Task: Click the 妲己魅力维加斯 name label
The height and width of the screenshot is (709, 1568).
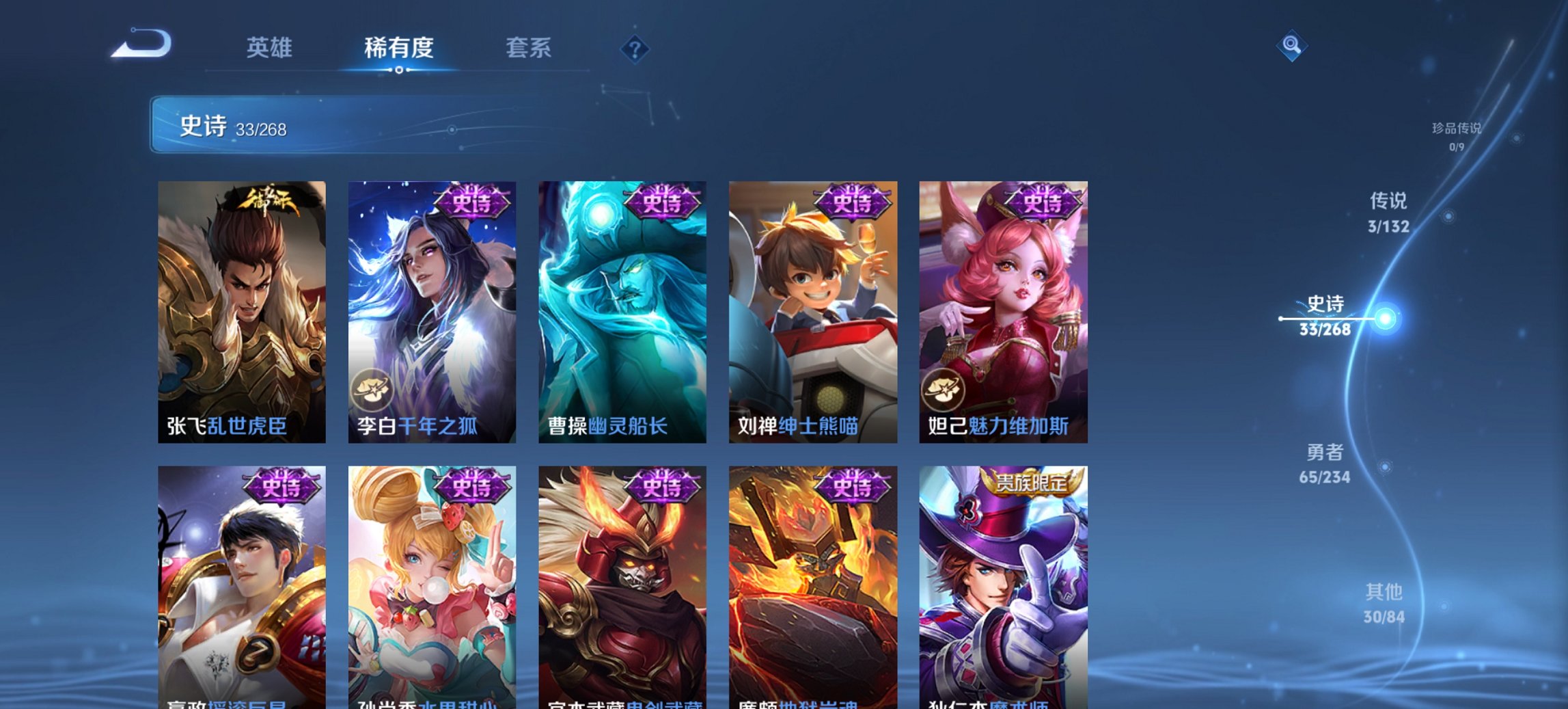Action: point(998,423)
